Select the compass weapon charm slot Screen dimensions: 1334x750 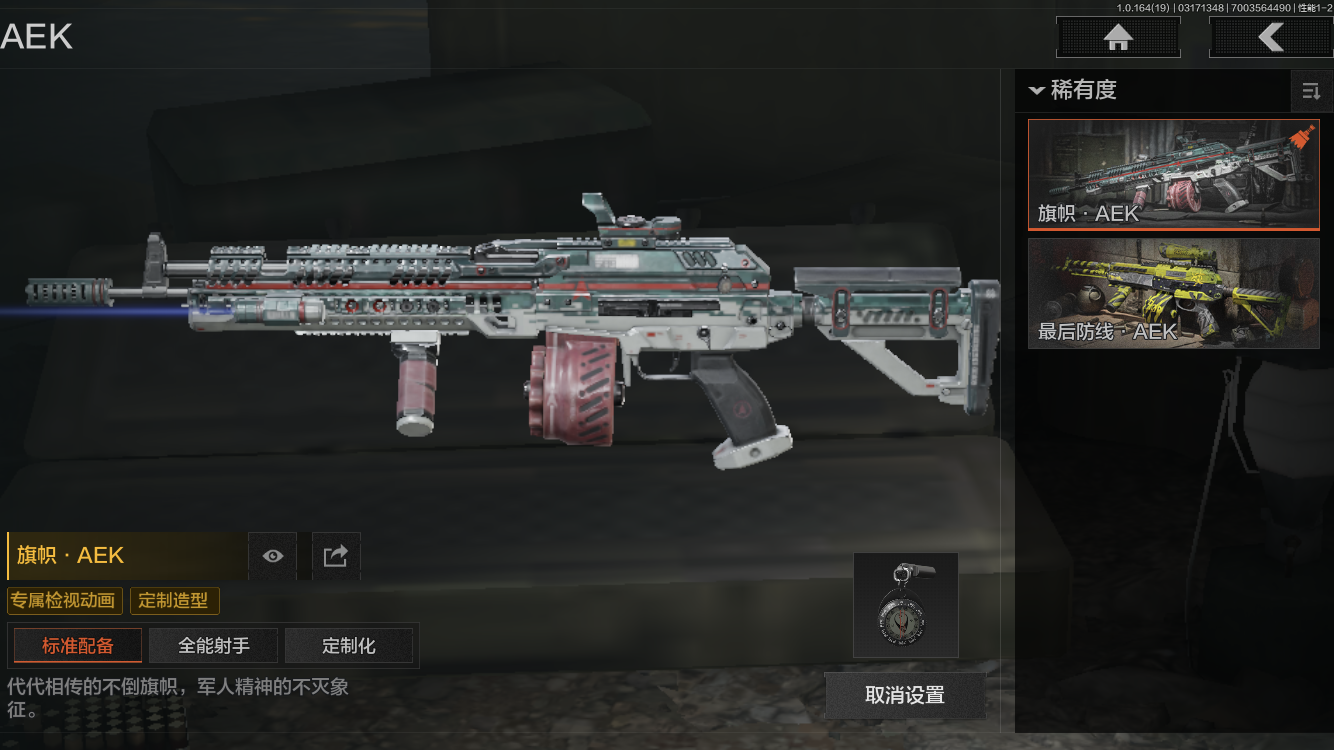905,605
